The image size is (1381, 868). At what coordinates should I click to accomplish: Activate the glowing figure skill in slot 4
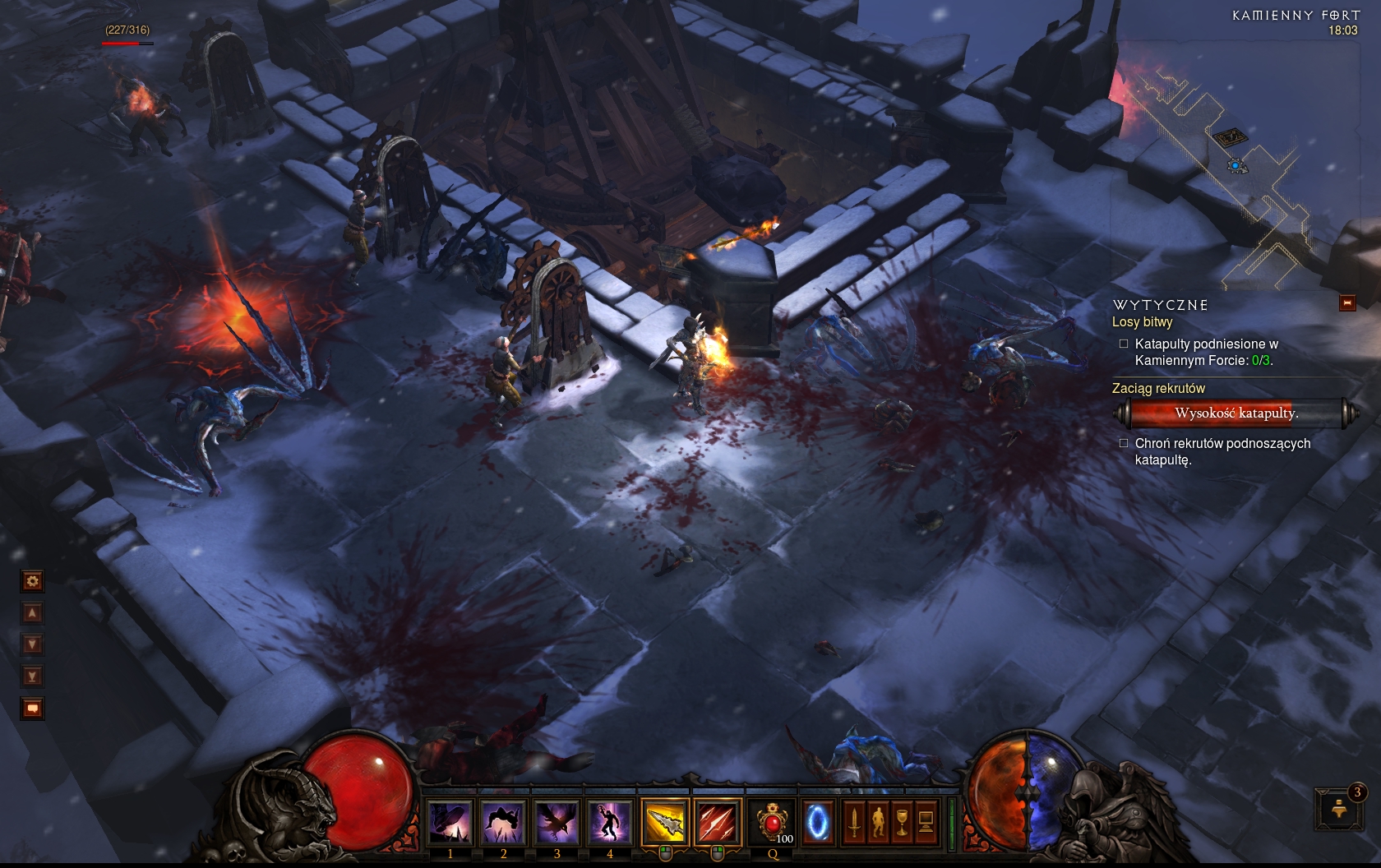(610, 821)
